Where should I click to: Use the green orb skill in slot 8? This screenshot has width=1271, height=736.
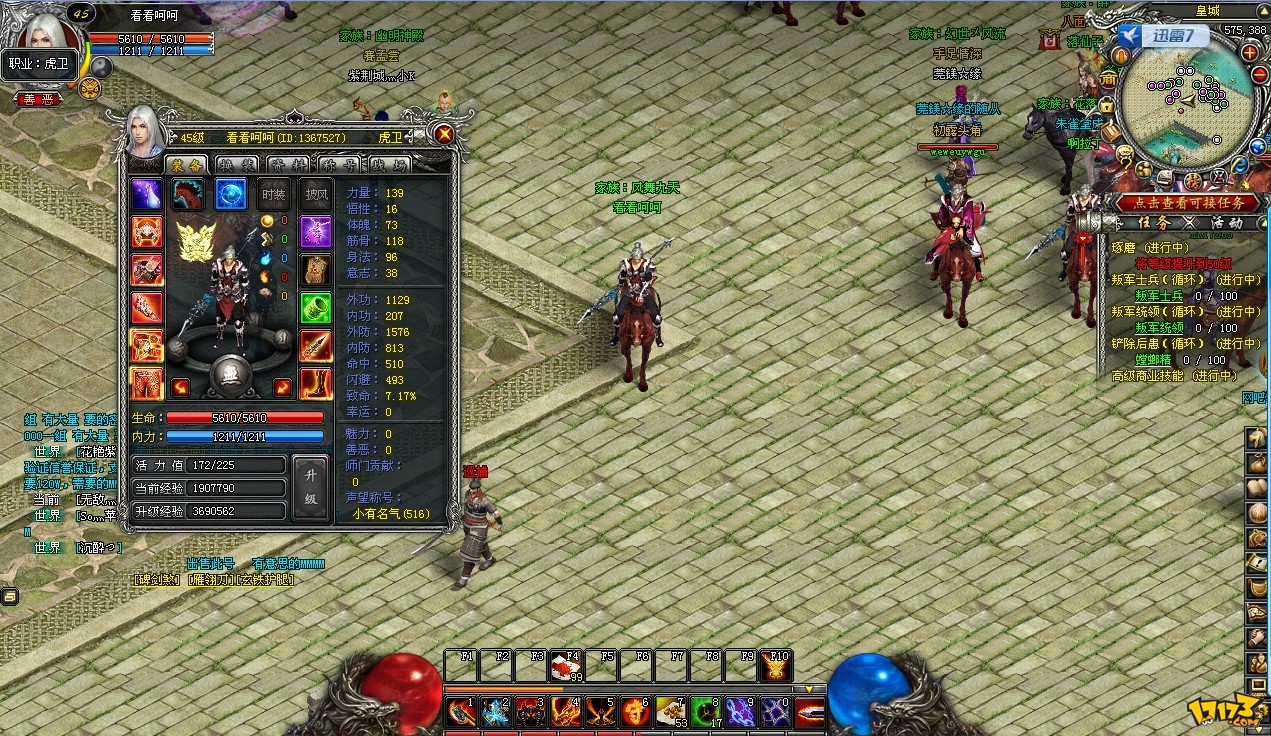(706, 712)
